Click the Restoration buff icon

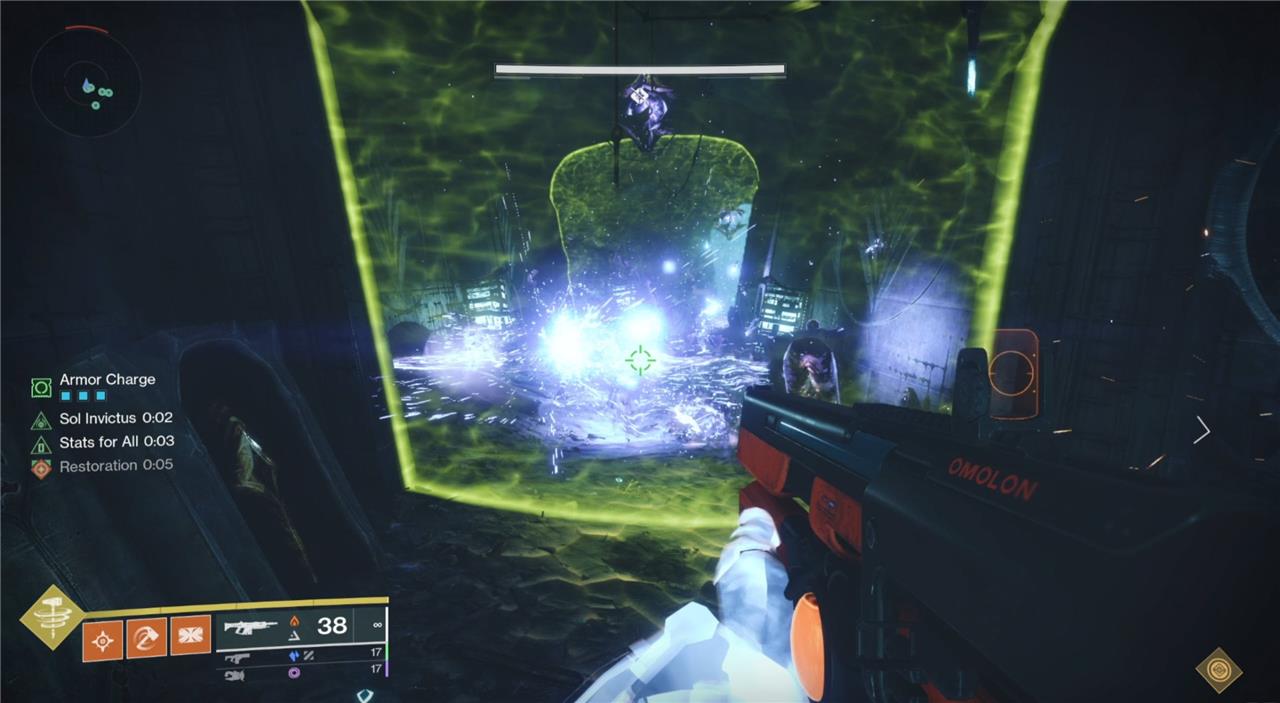tap(41, 467)
